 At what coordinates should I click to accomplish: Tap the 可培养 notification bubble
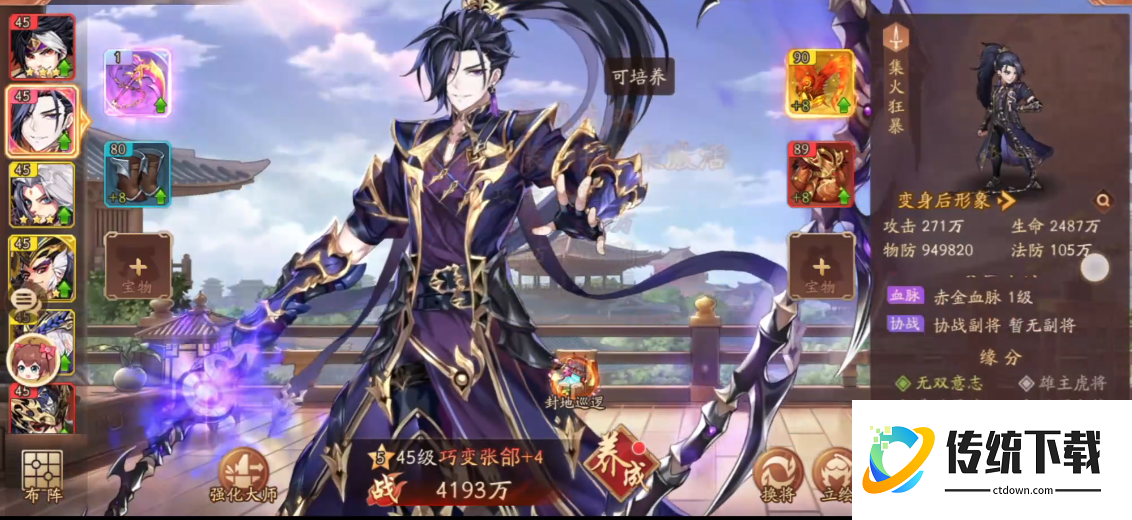[638, 77]
